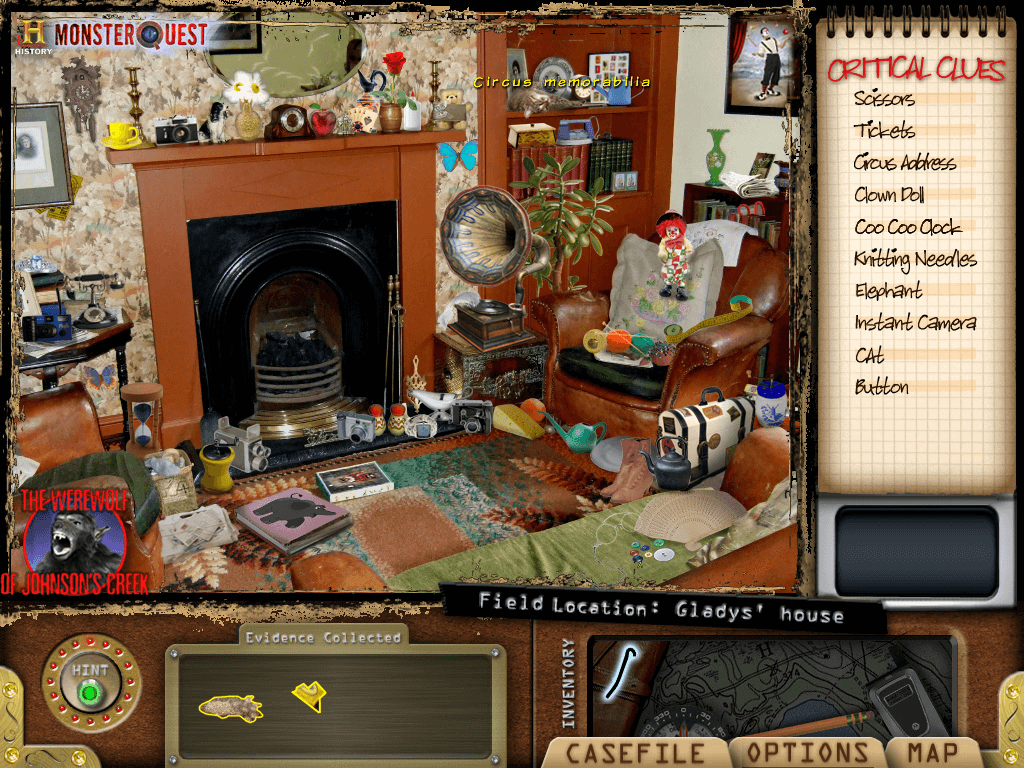The image size is (1024, 768).
Task: Inspect the fur sample in Evidence Collected
Action: pyautogui.click(x=230, y=707)
